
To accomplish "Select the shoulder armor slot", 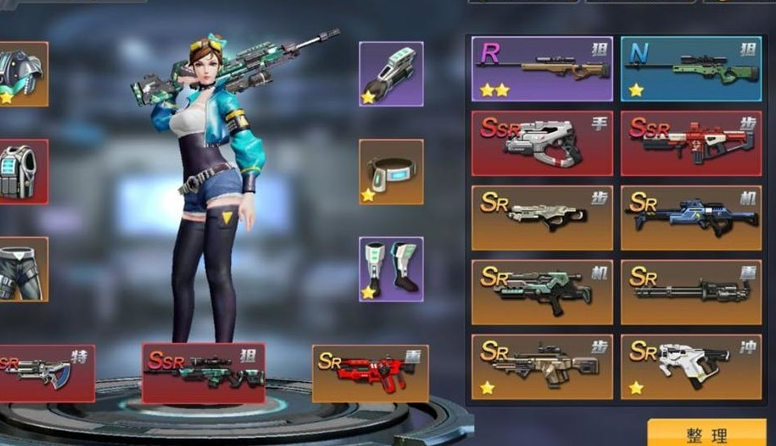I will (x=22, y=73).
